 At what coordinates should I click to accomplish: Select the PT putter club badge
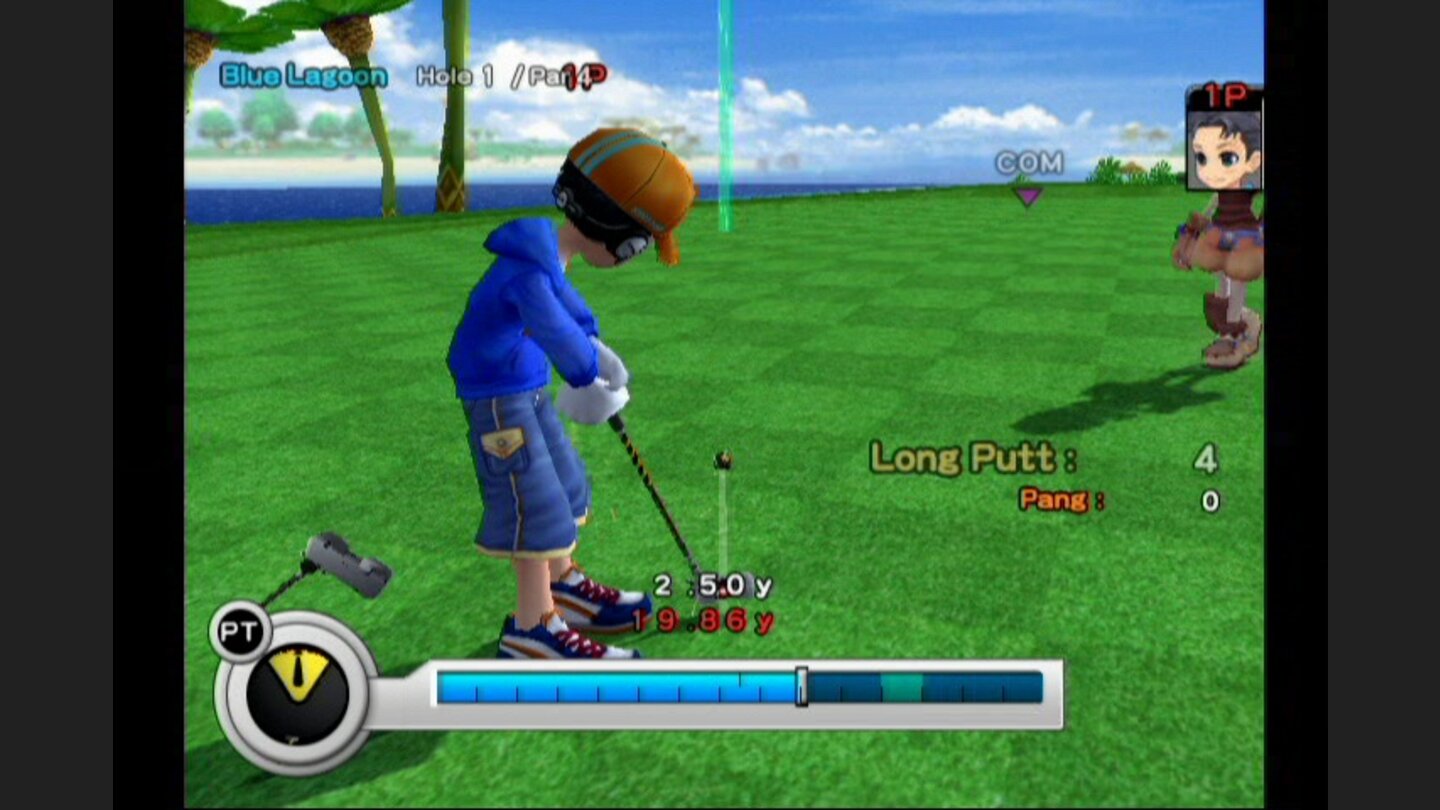coord(240,630)
